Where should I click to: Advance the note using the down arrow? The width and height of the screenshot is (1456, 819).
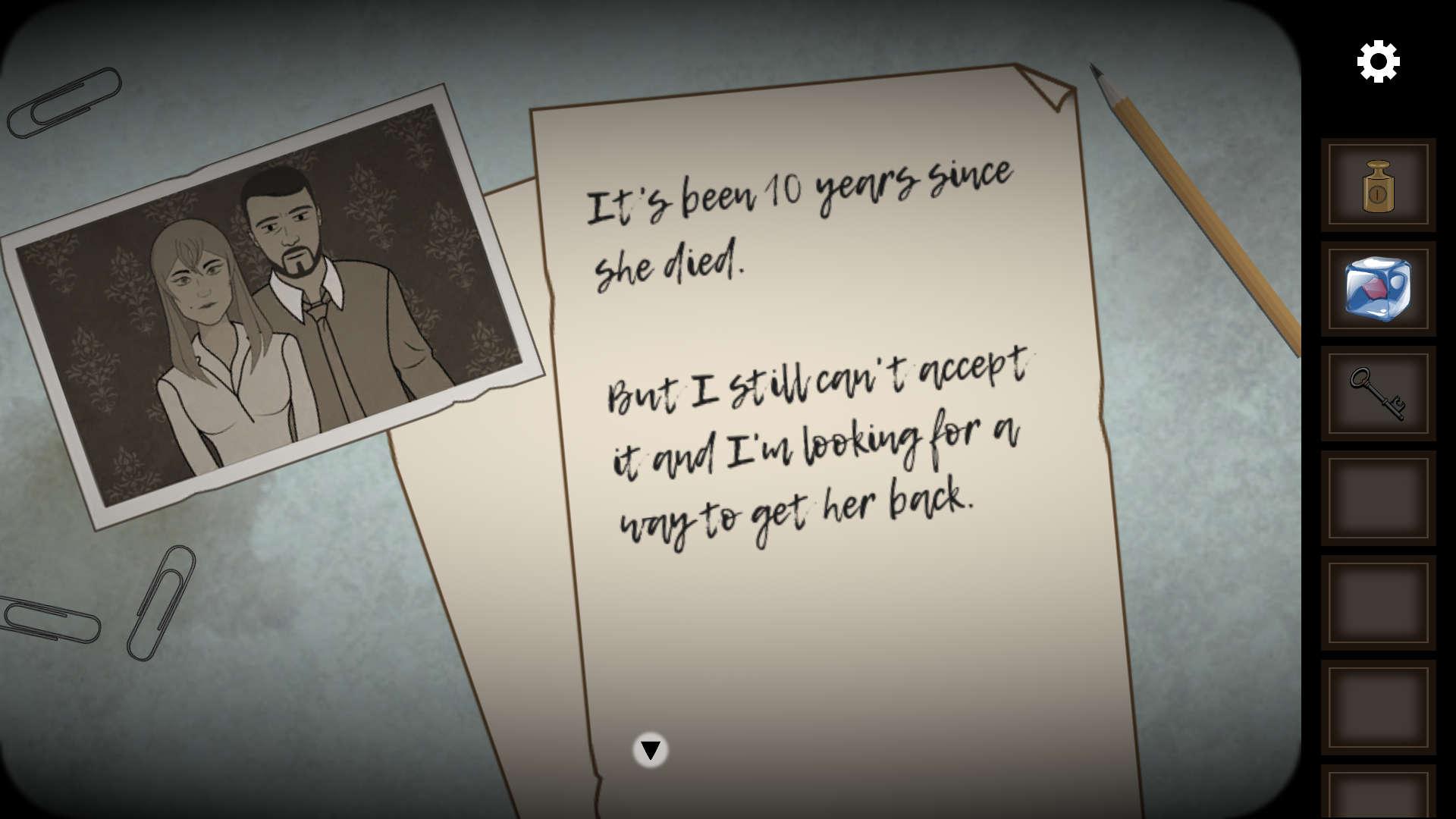tap(649, 751)
